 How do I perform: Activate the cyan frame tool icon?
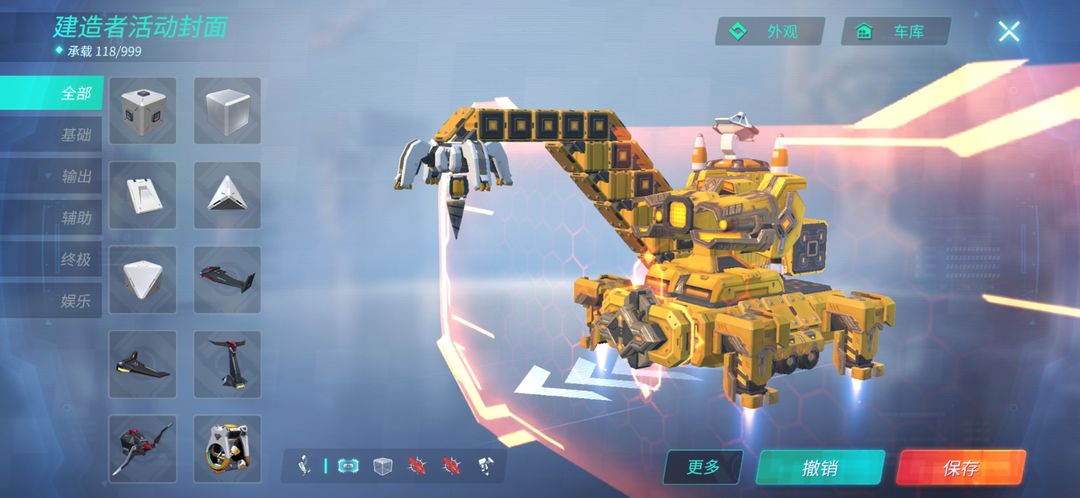[348, 466]
